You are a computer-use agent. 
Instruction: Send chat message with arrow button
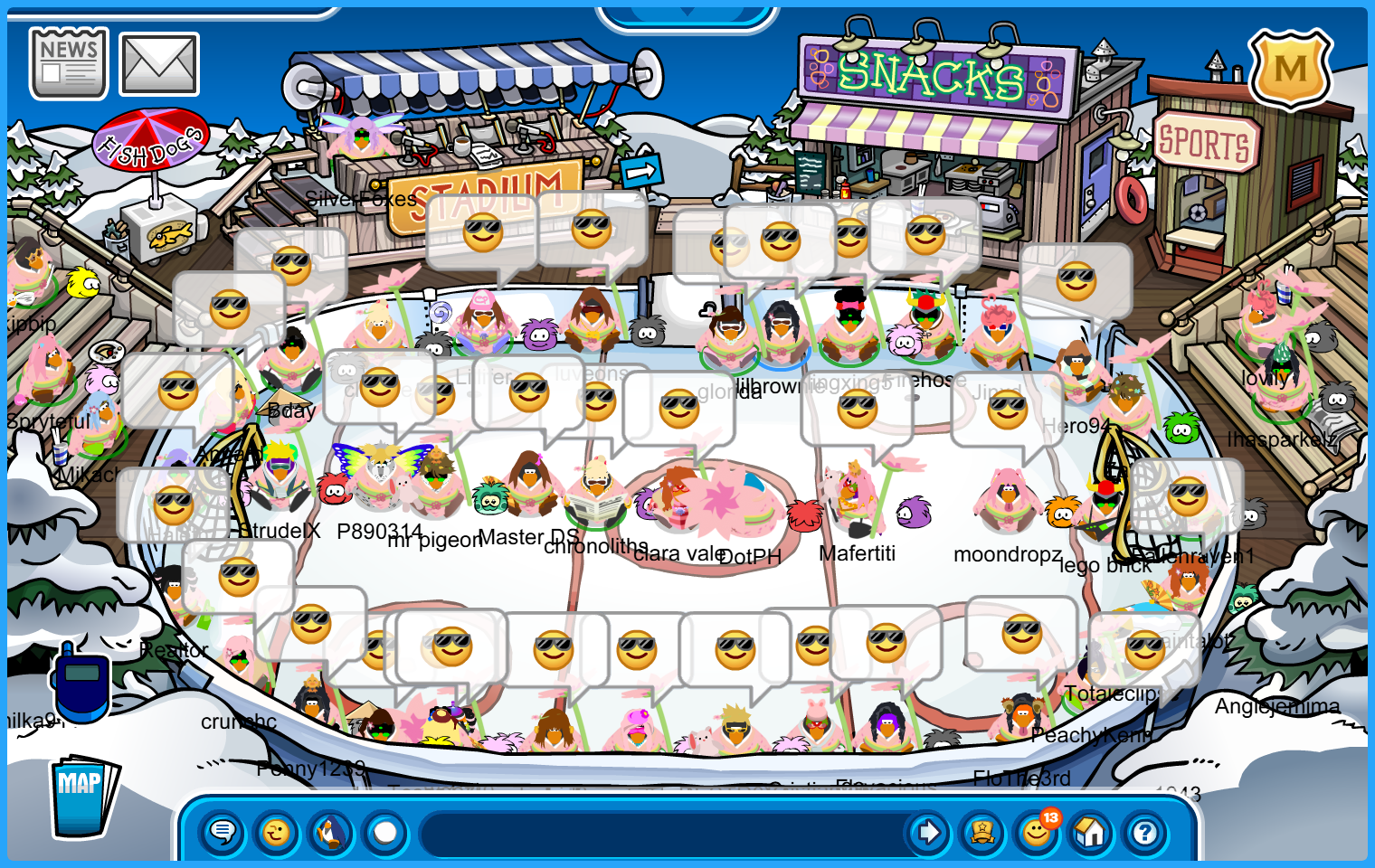(928, 832)
